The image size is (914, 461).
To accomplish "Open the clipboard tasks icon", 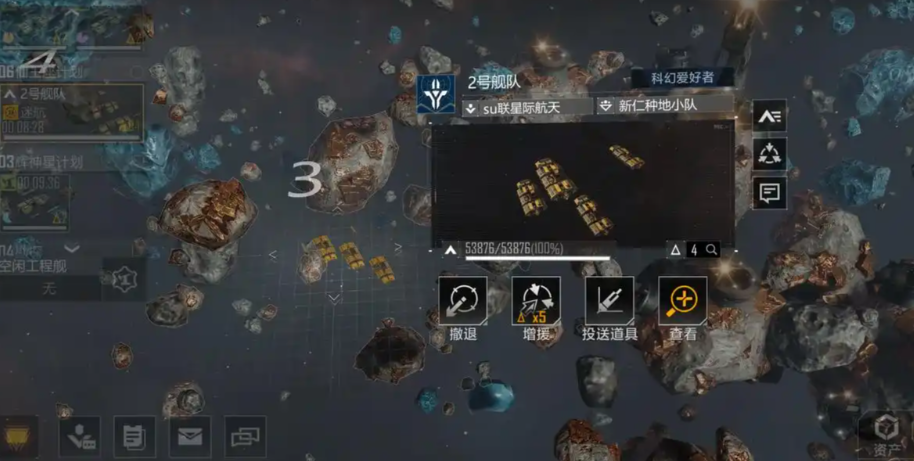I will [x=134, y=436].
